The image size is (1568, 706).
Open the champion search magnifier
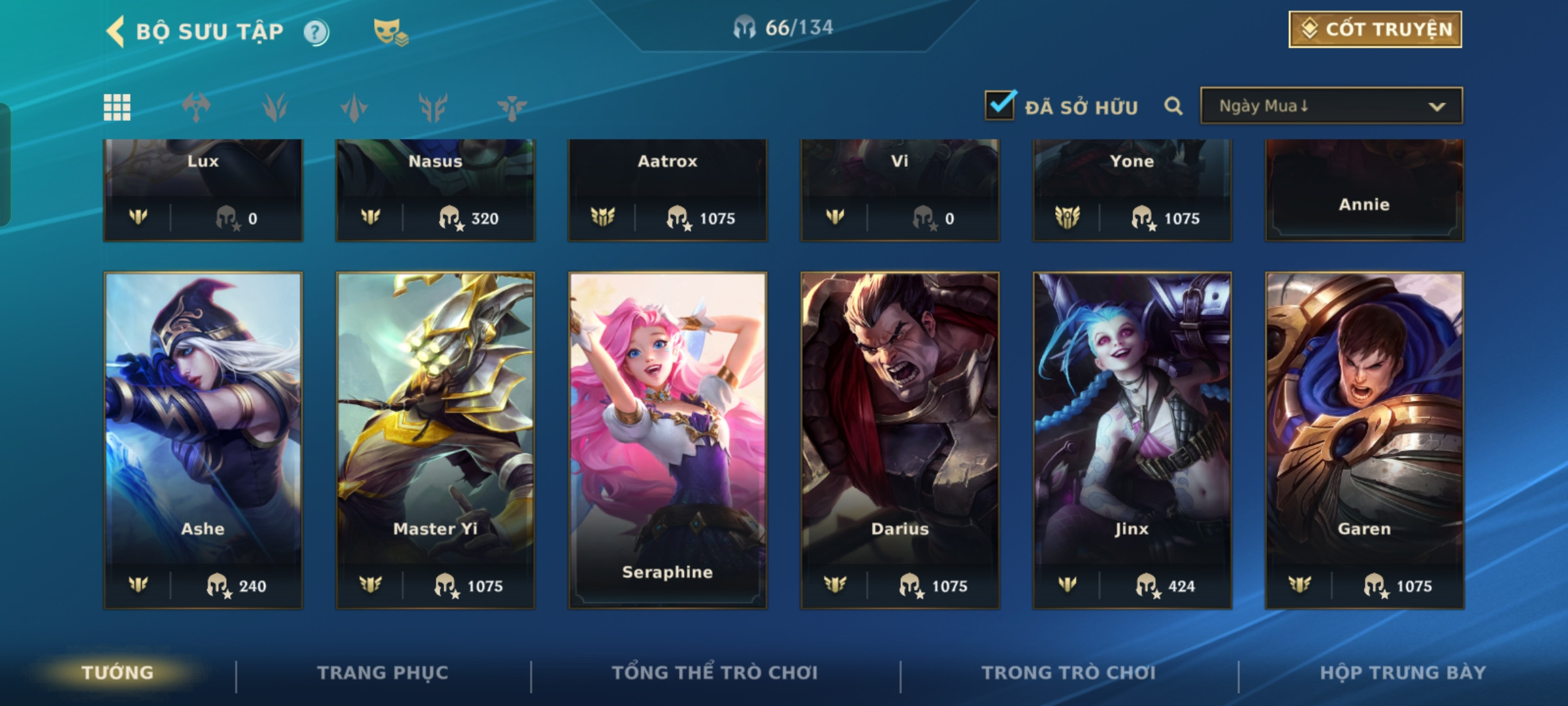point(1173,106)
